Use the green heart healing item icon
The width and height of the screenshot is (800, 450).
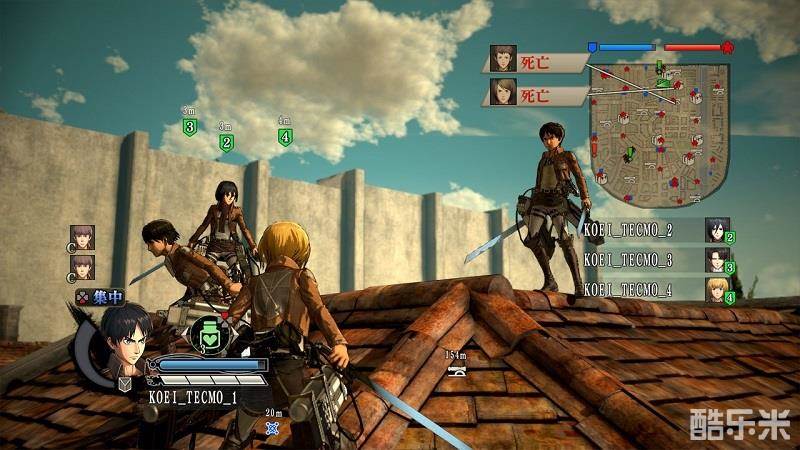[x=210, y=333]
